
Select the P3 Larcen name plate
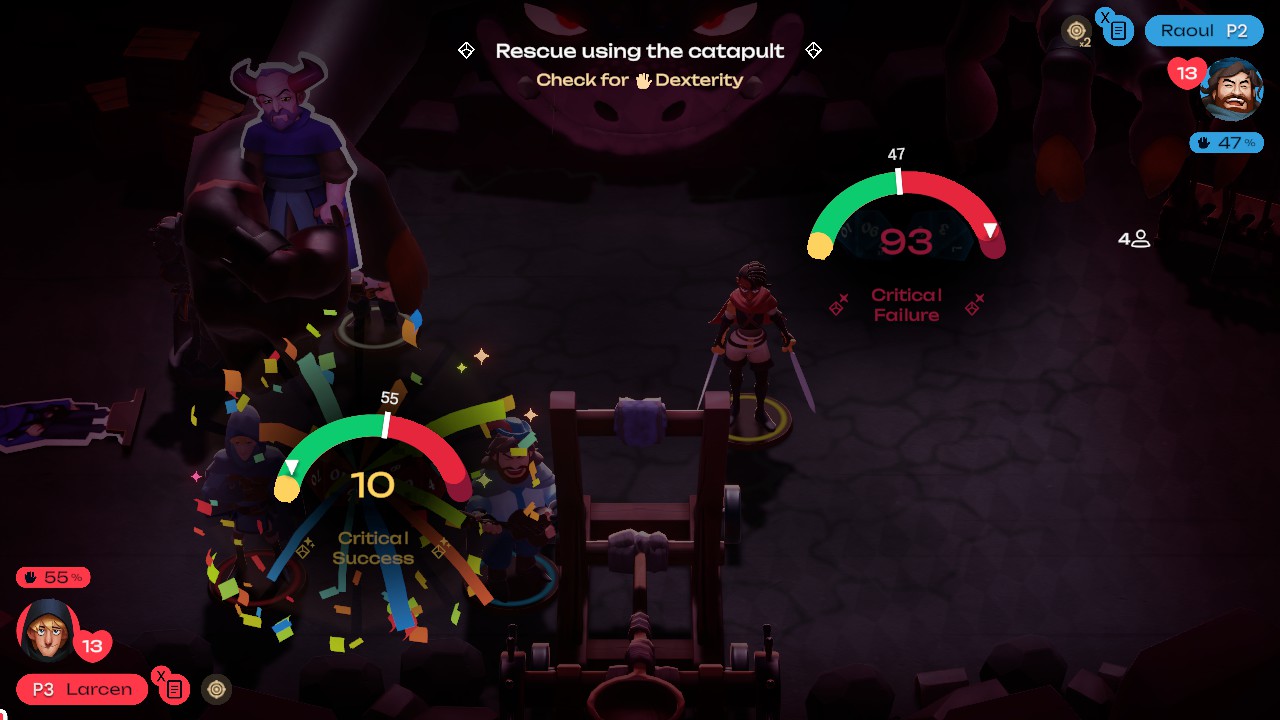point(80,689)
